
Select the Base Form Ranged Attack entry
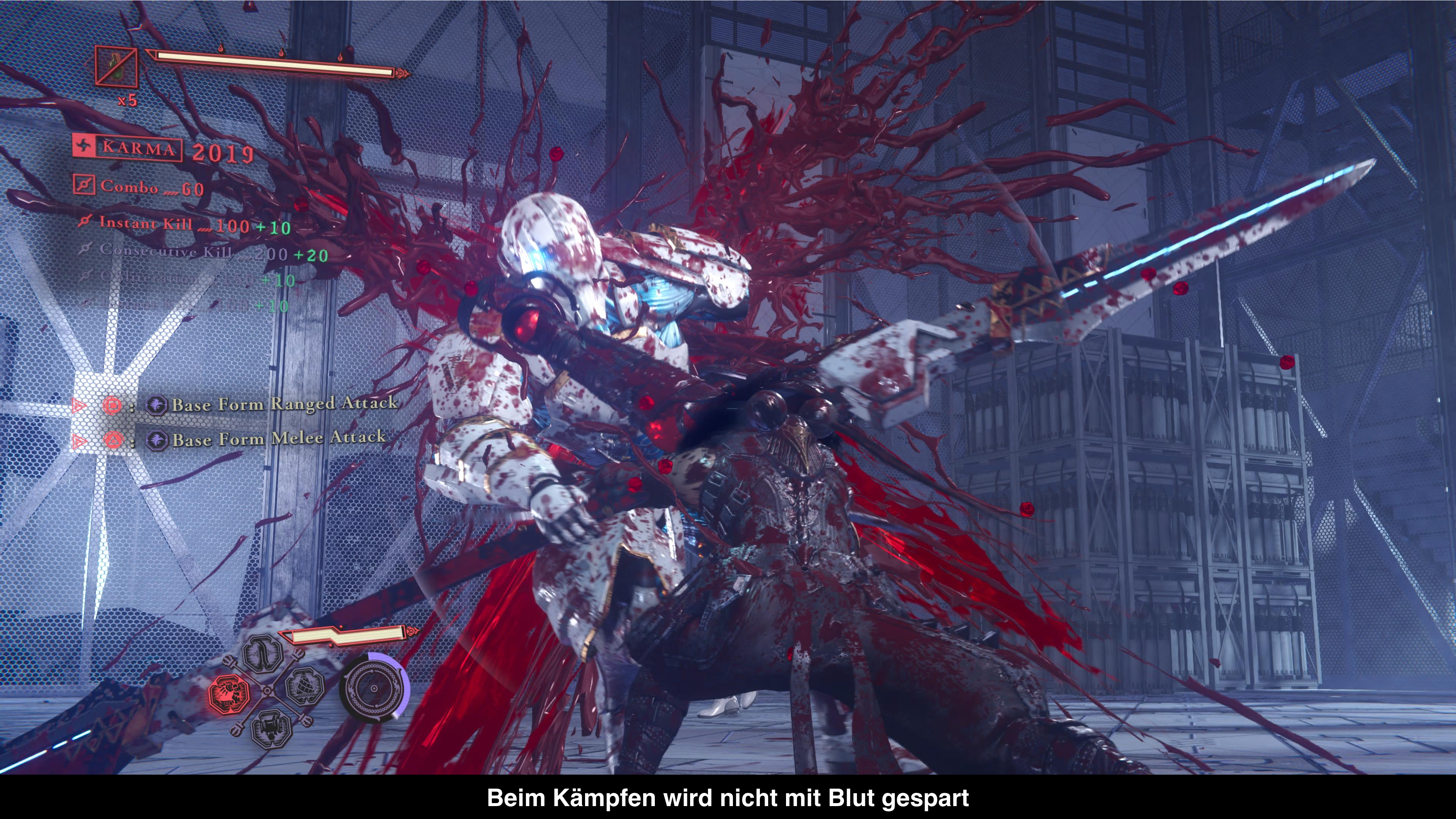click(284, 403)
